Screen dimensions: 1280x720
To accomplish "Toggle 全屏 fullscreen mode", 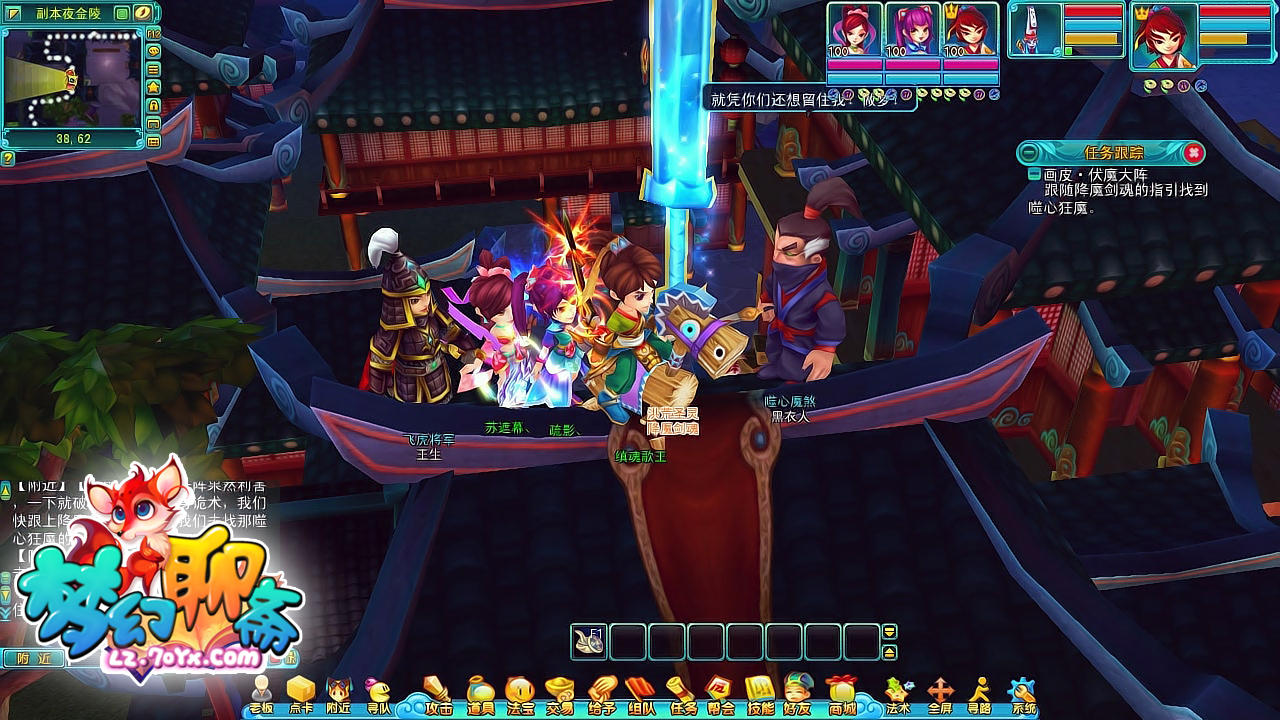I will (940, 694).
